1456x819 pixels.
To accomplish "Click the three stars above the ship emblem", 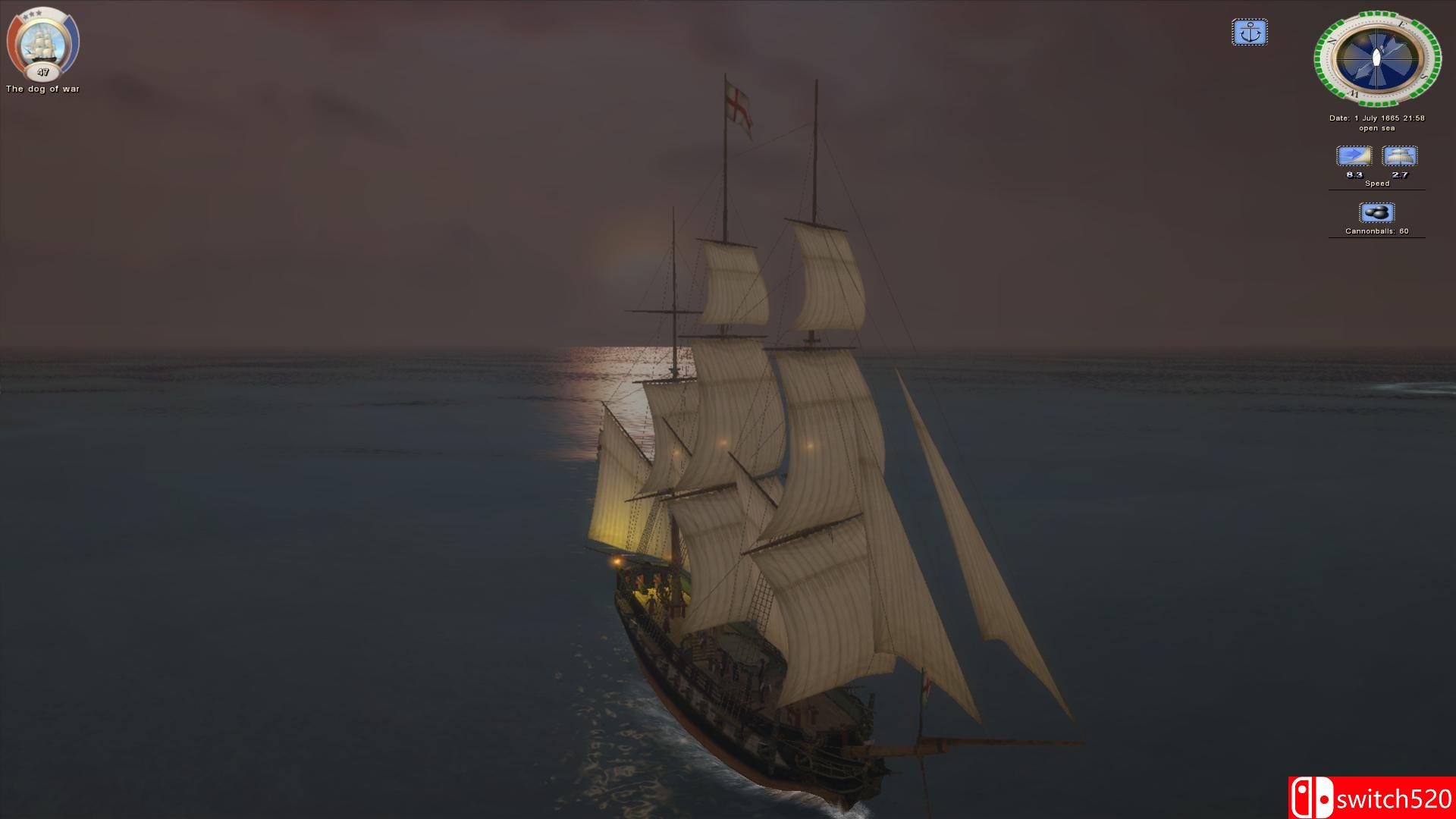I will click(31, 14).
